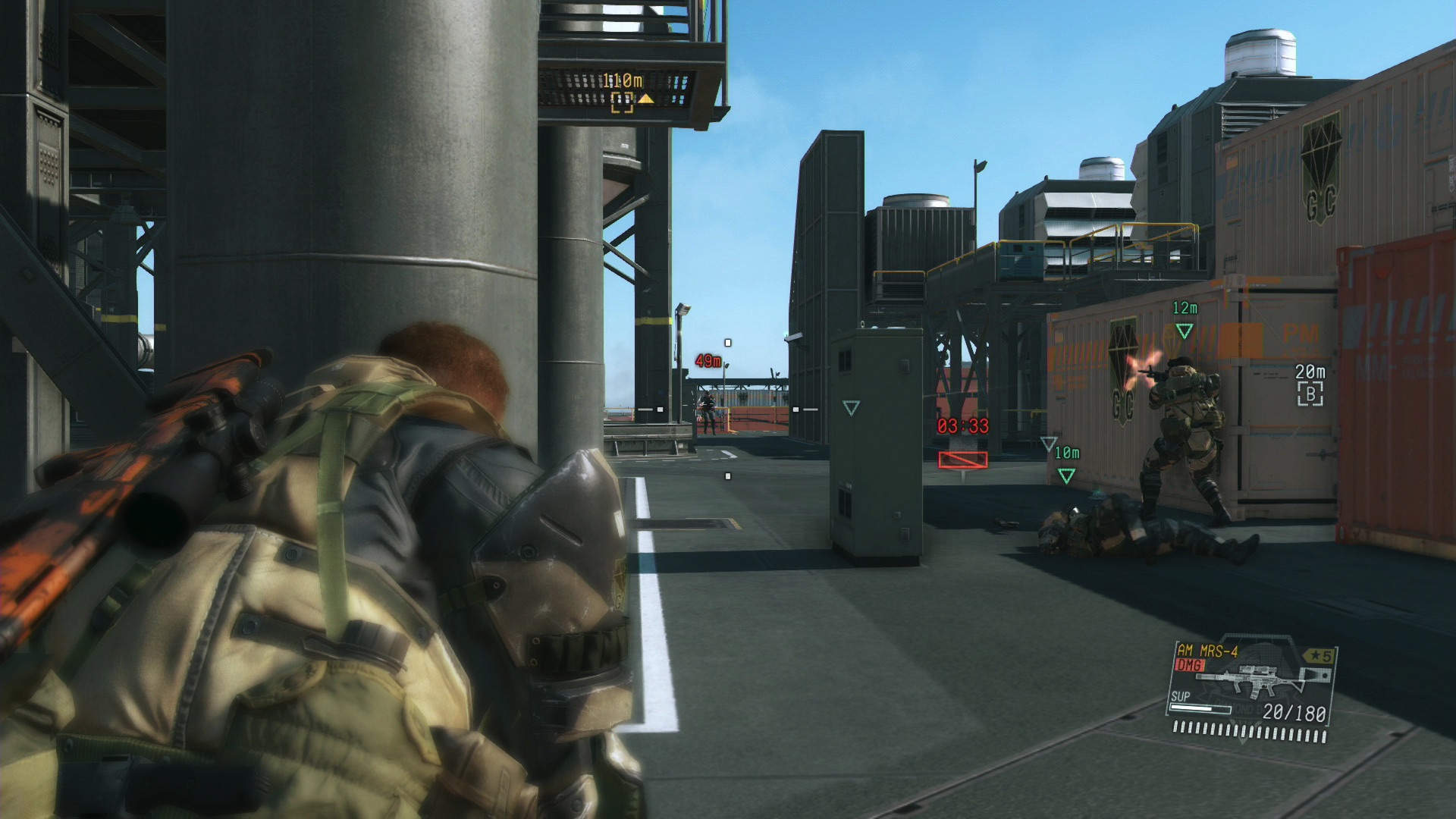
Task: Click the yellow objective arrow under 110m
Action: (647, 98)
